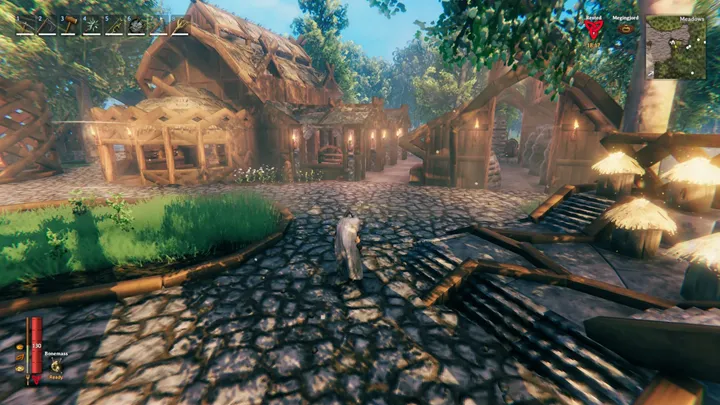
Task: Select the dark round item in slot 6
Action: (x=136, y=25)
